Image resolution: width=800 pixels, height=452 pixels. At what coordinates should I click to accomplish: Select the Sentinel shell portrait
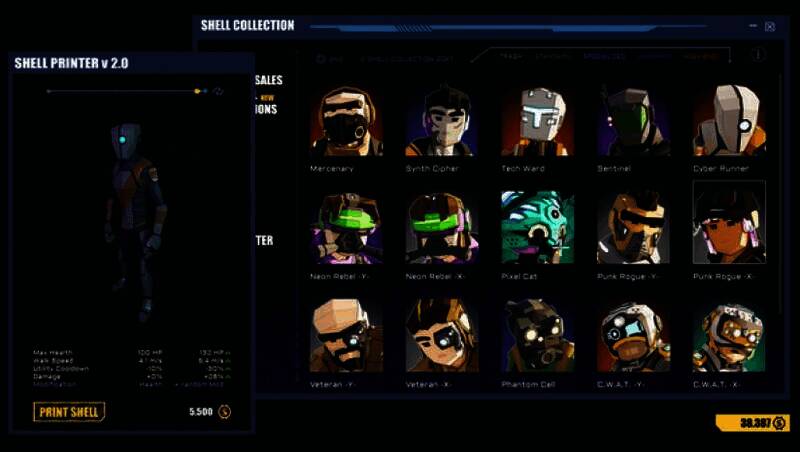[x=633, y=121]
